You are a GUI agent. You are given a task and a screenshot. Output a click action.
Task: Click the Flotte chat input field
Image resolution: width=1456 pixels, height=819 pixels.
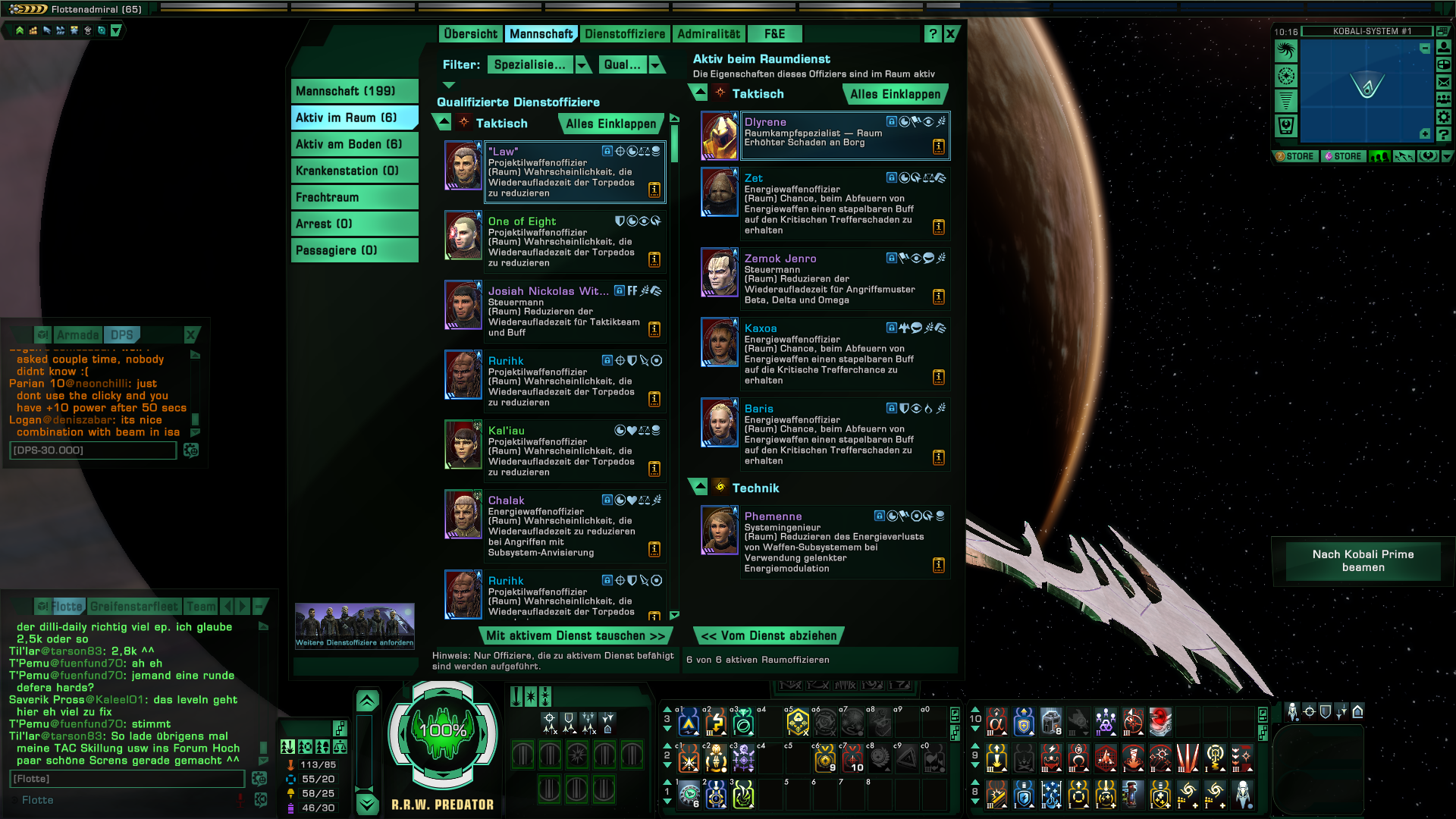(x=127, y=779)
